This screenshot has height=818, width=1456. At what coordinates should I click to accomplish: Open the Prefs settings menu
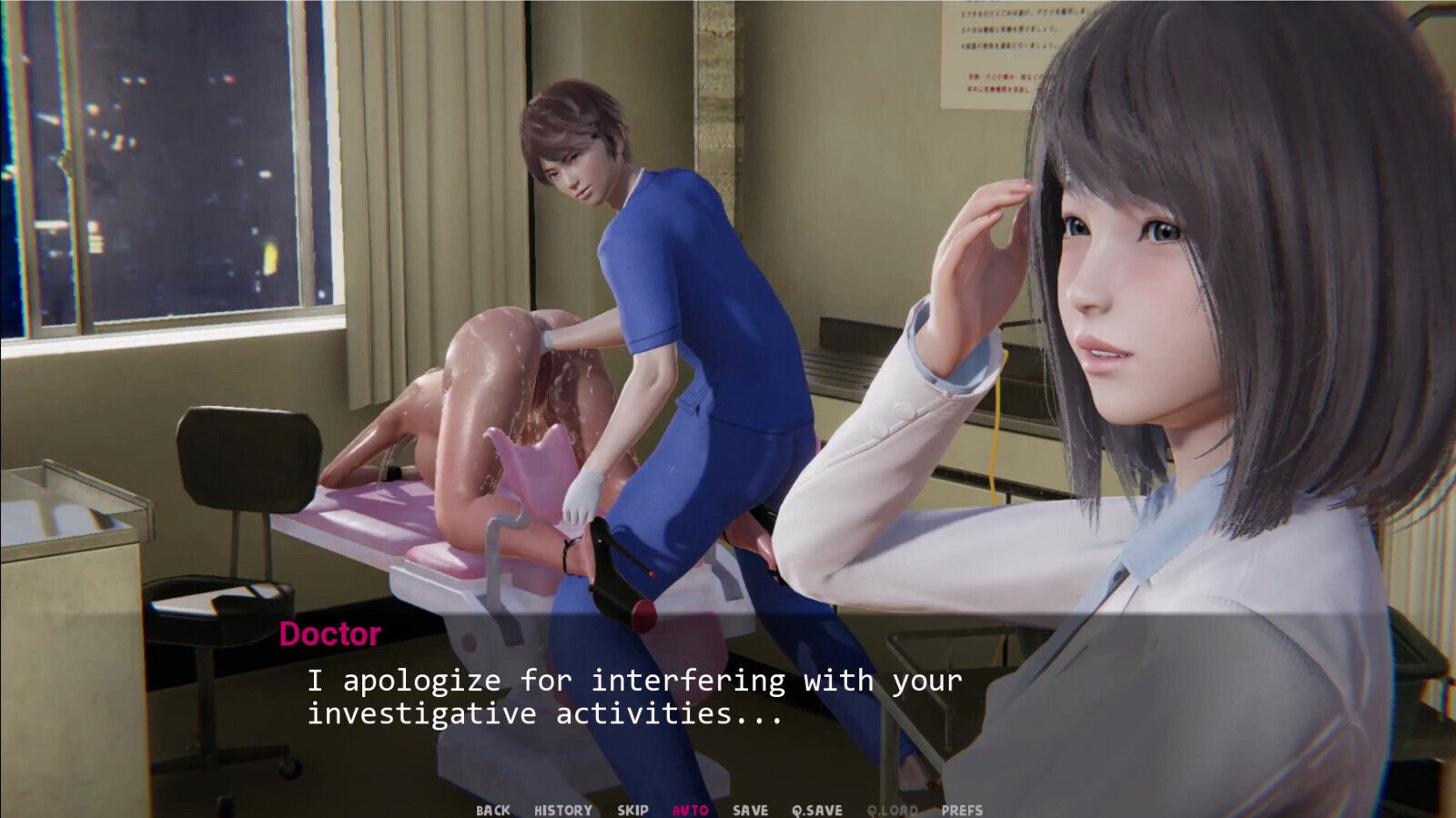pyautogui.click(x=962, y=810)
